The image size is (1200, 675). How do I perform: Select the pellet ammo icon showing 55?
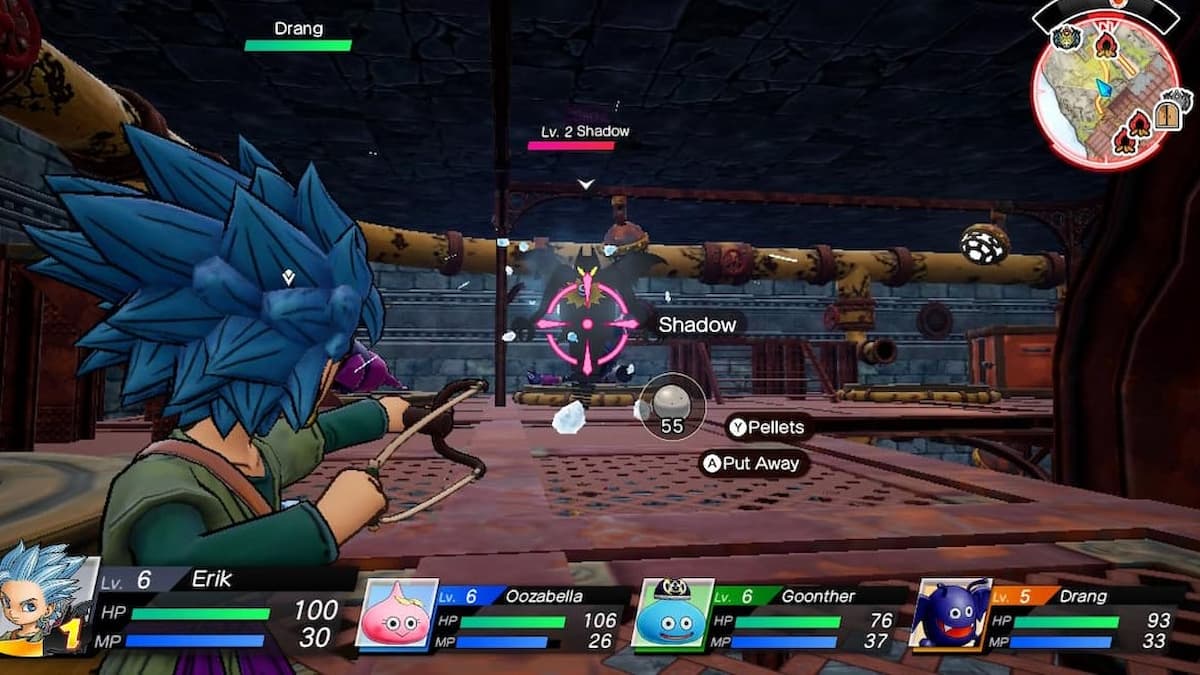pyautogui.click(x=671, y=405)
